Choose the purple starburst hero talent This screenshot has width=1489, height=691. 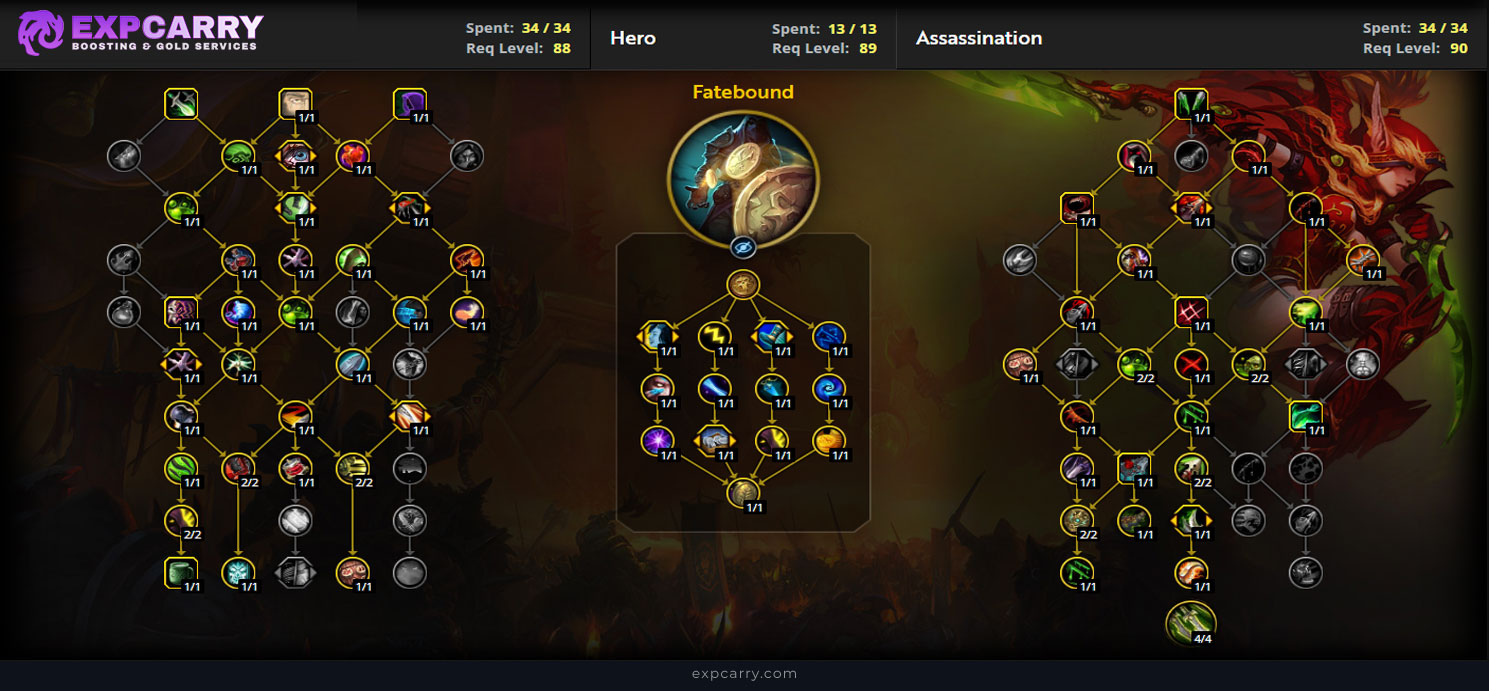(657, 440)
